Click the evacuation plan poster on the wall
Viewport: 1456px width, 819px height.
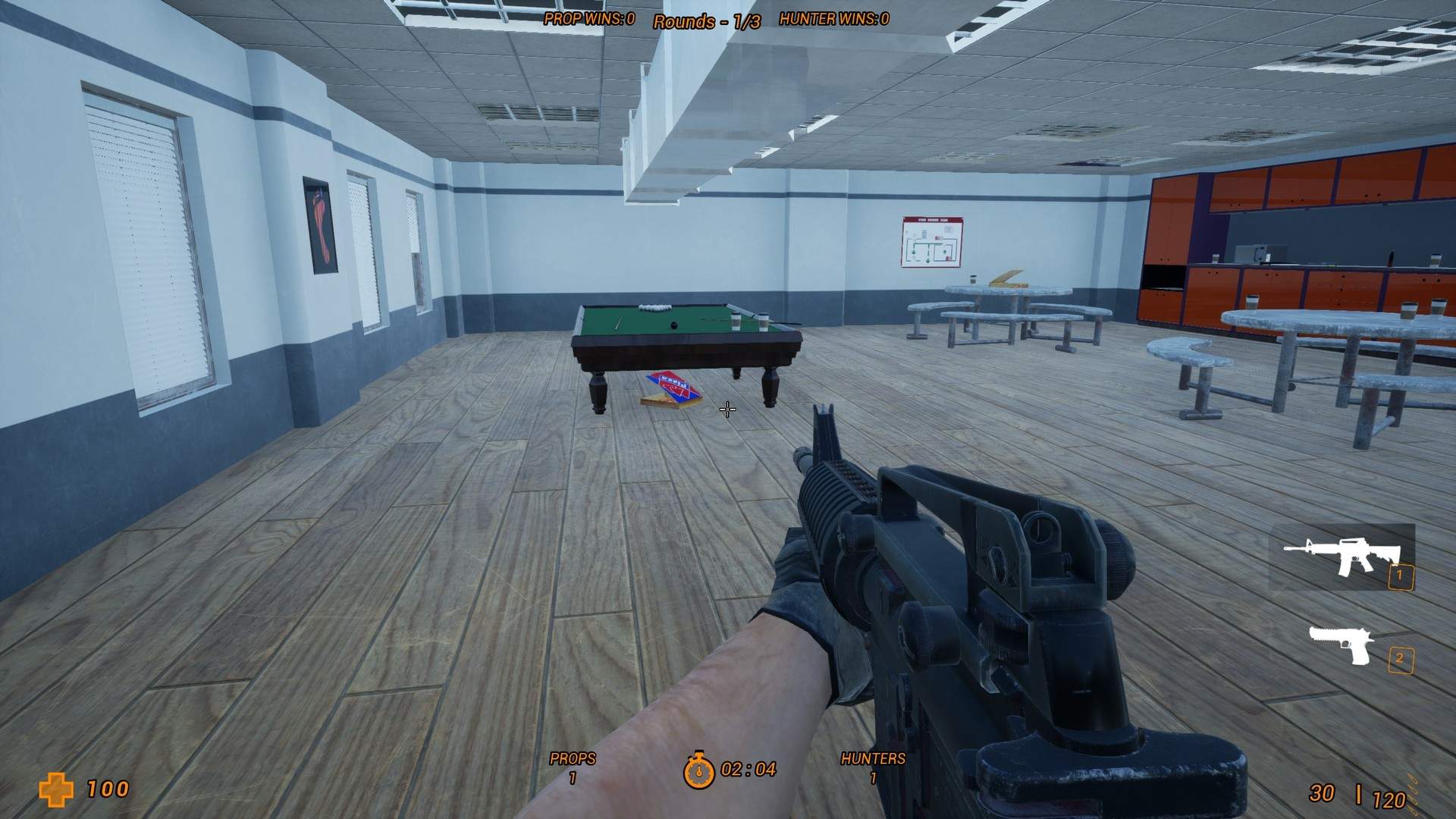tap(931, 243)
